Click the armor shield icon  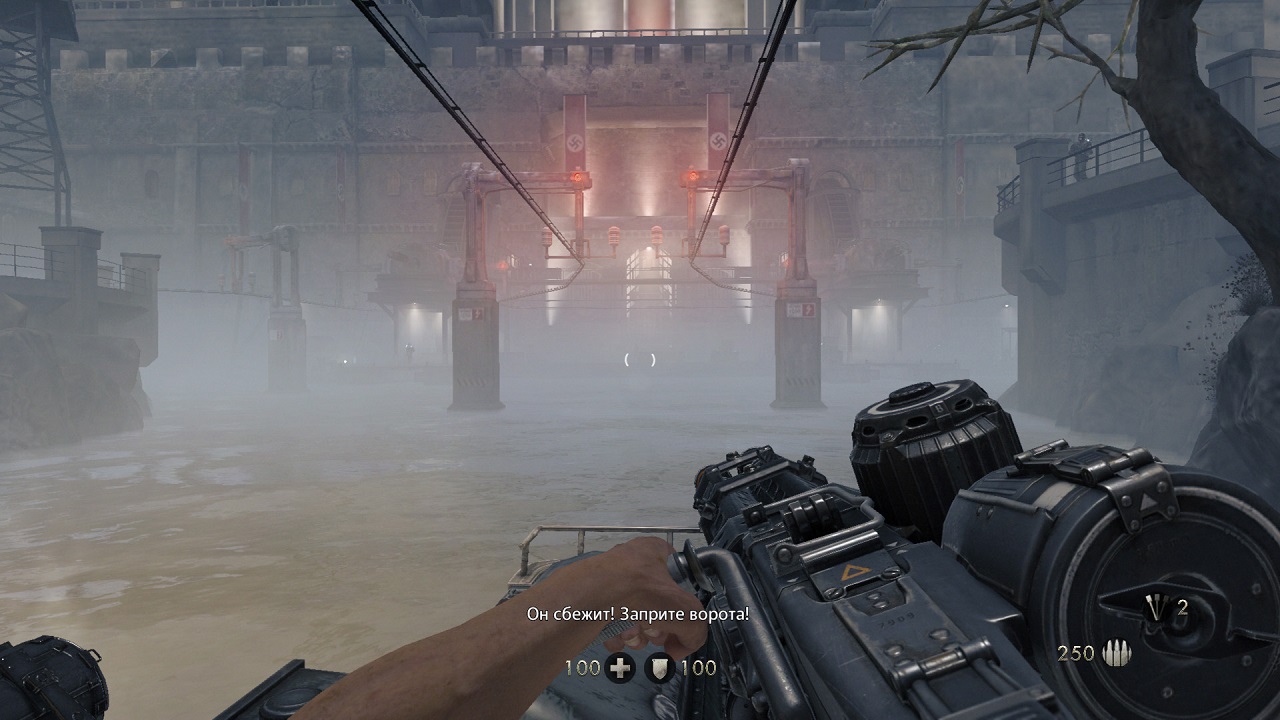(x=659, y=668)
